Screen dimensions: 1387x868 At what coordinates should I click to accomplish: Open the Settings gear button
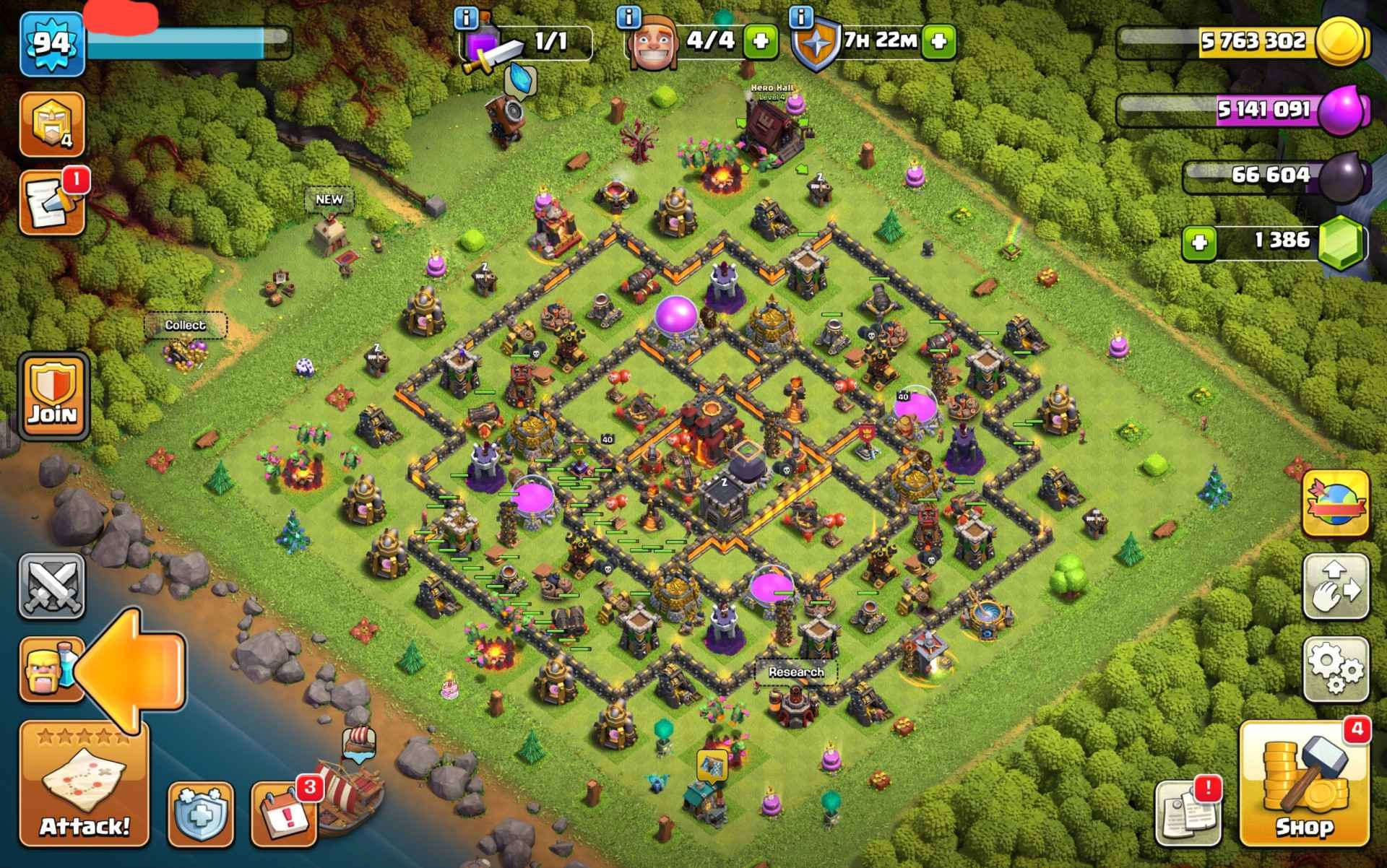pyautogui.click(x=1336, y=669)
